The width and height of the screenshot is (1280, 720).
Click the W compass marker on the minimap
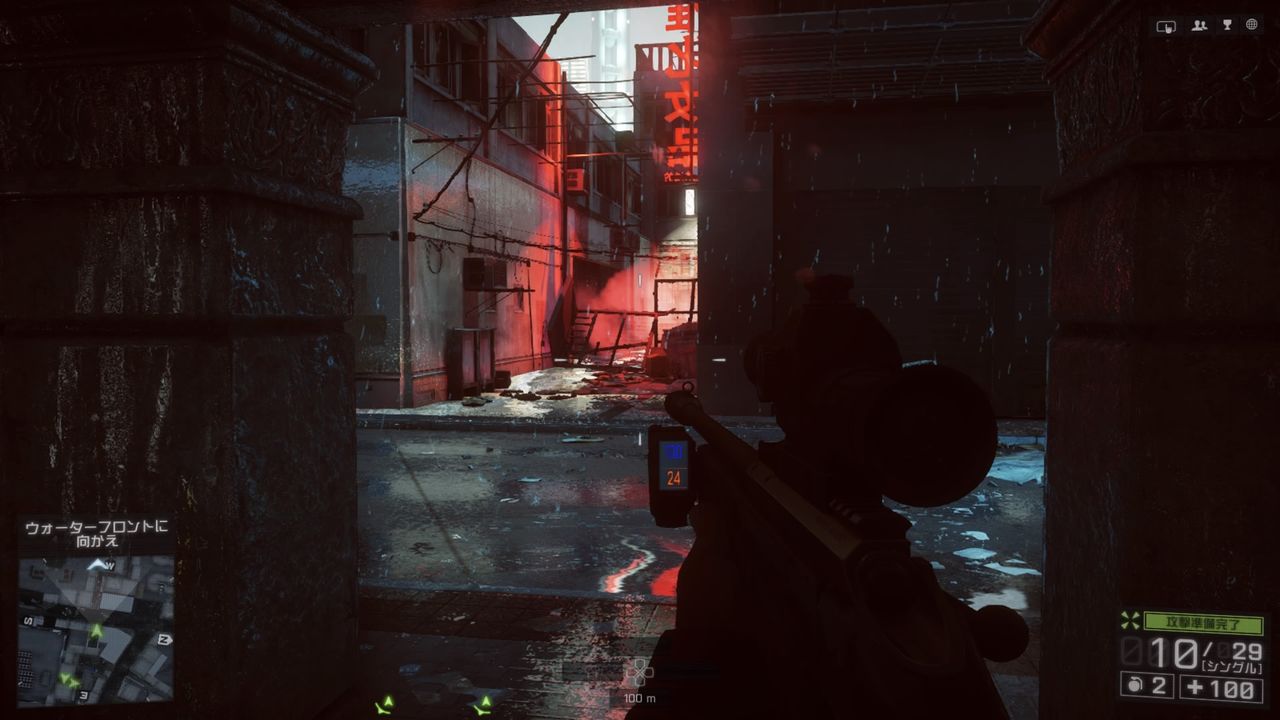(109, 565)
